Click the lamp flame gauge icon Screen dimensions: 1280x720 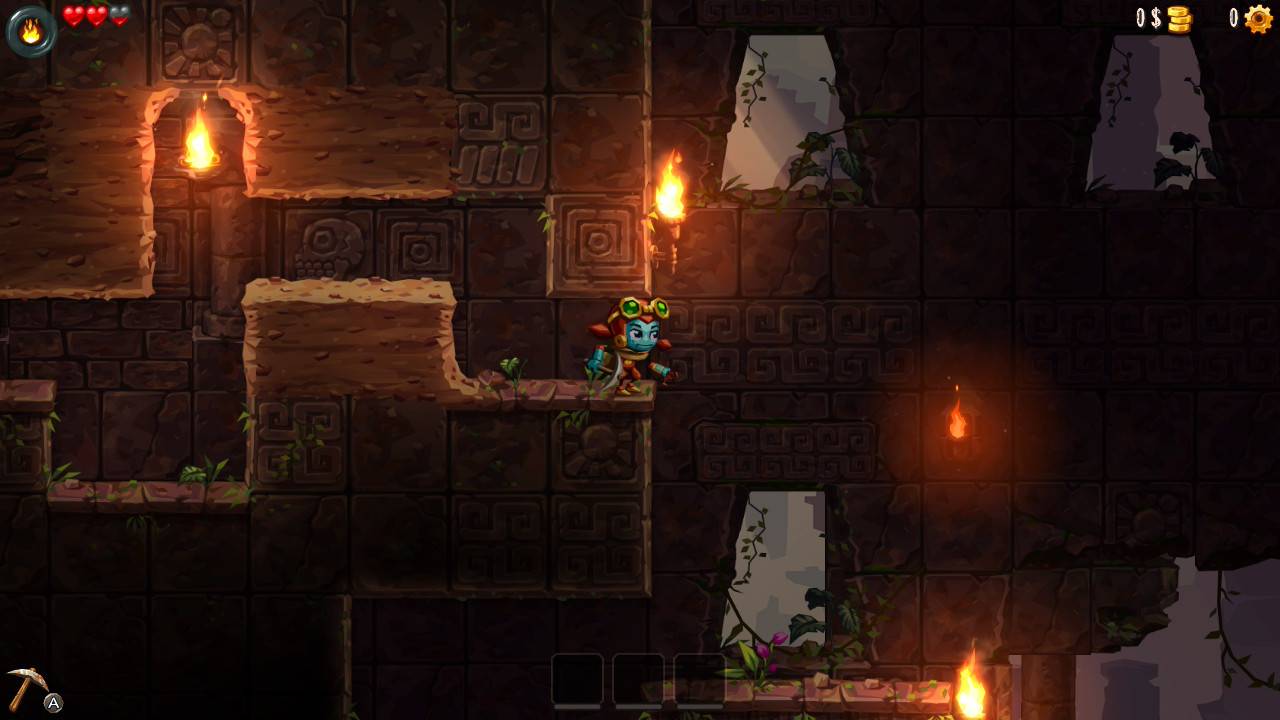coord(31,31)
